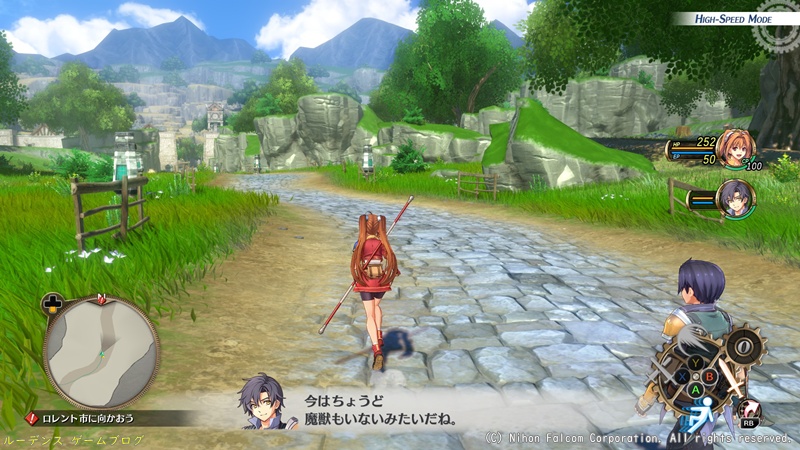This screenshot has height=450, width=800.
Task: Click the dialogue speaker's portrait
Action: (261, 402)
